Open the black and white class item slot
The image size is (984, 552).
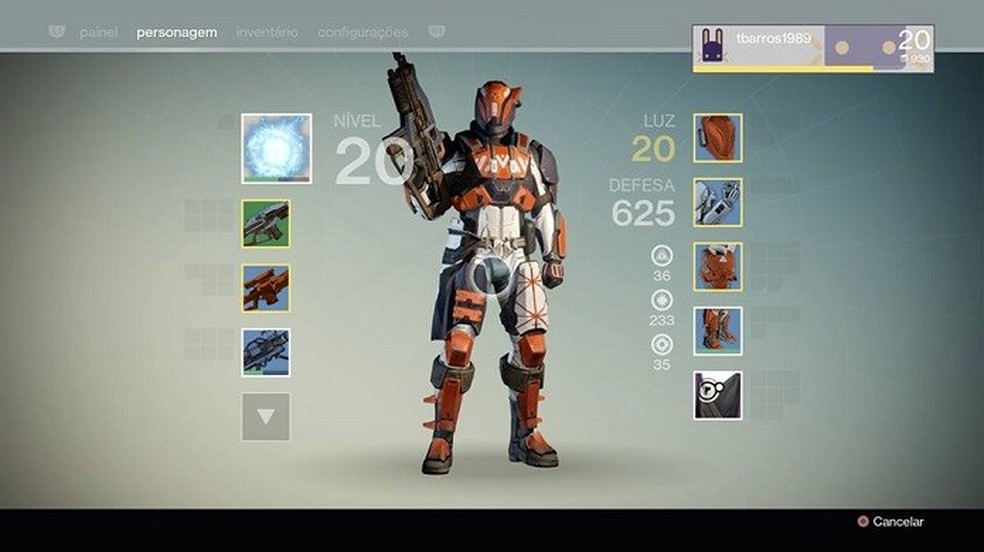point(718,395)
